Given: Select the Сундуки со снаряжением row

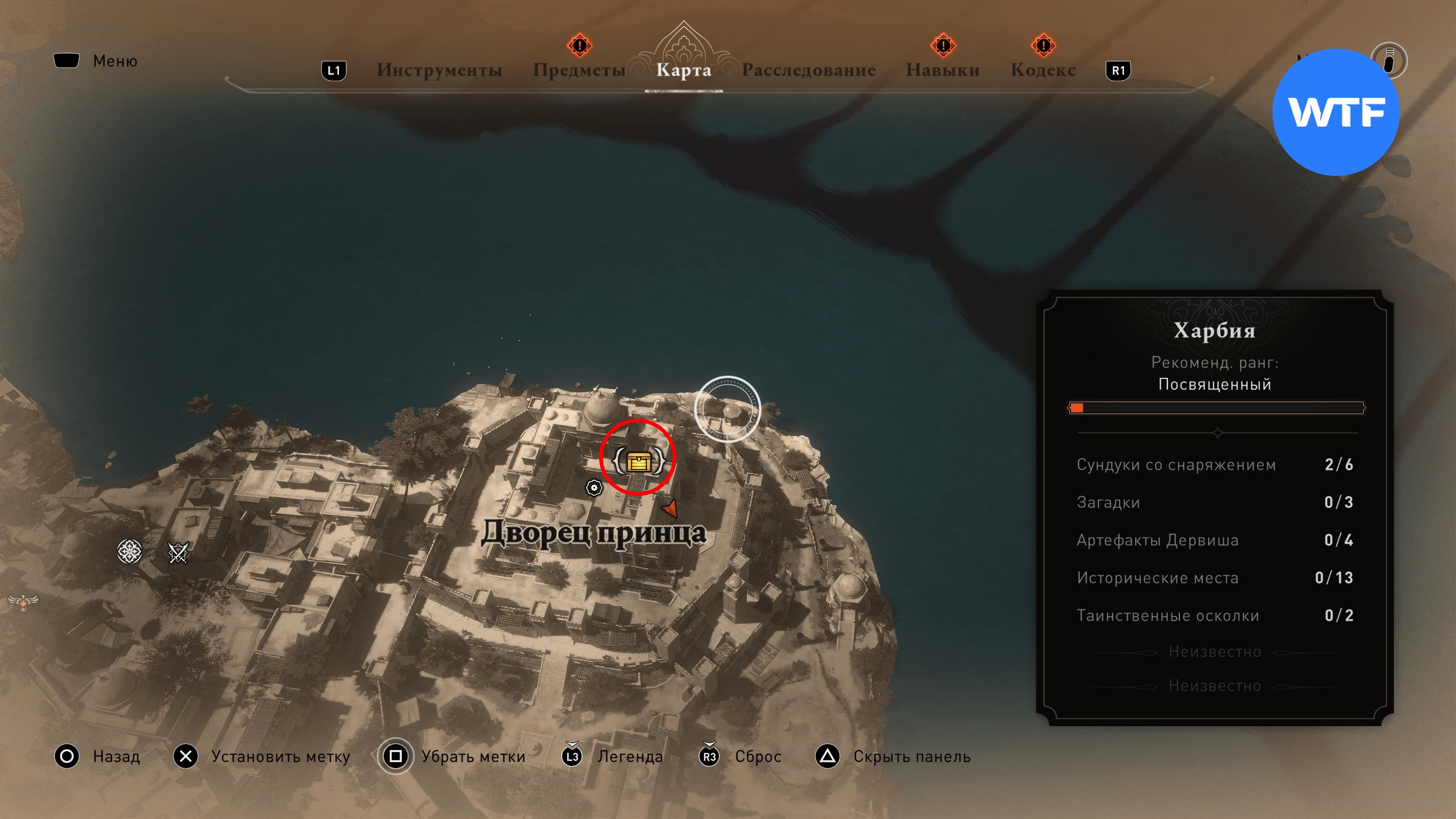Looking at the screenshot, I should coord(1214,464).
